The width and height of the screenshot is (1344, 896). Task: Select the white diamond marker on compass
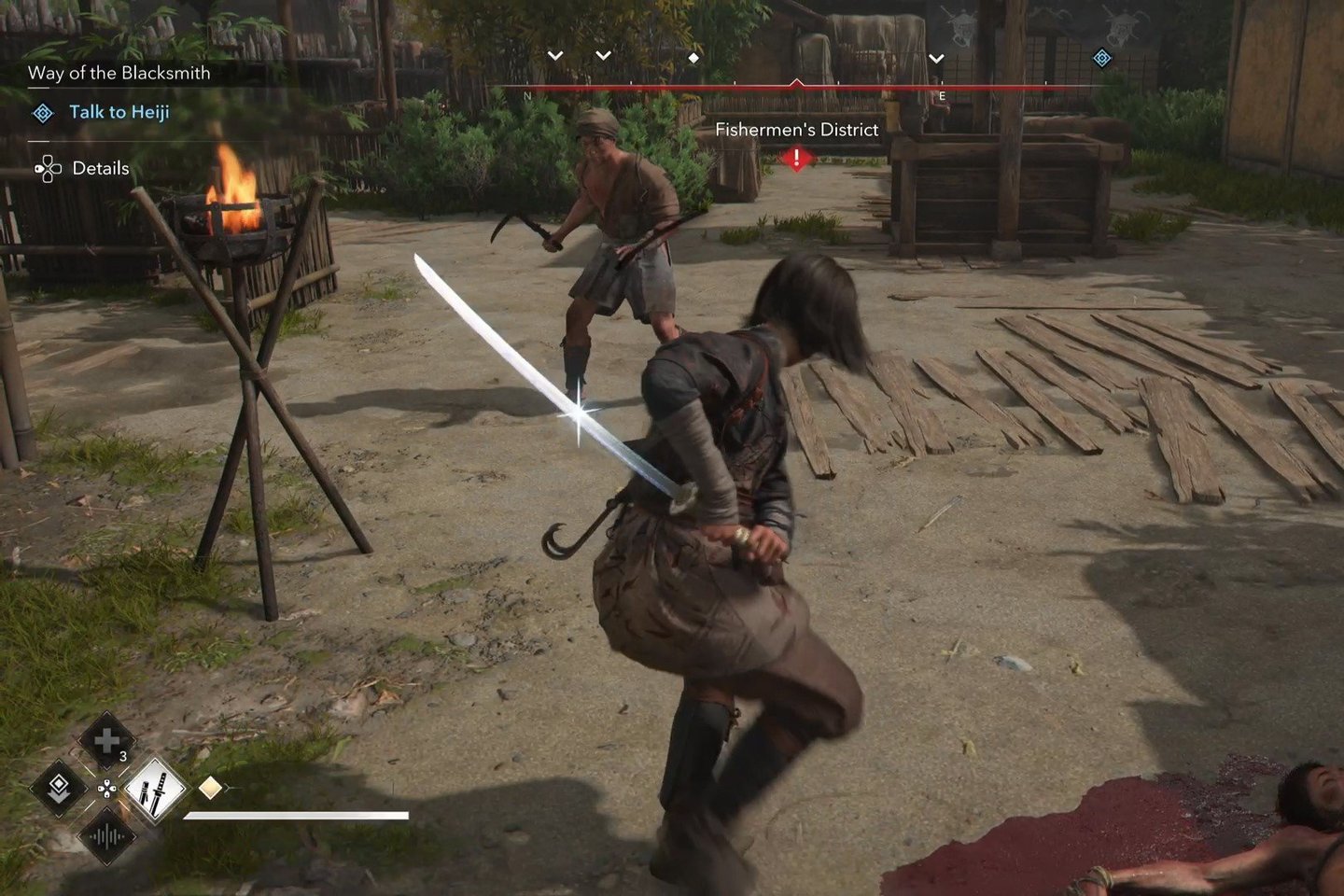pos(693,58)
